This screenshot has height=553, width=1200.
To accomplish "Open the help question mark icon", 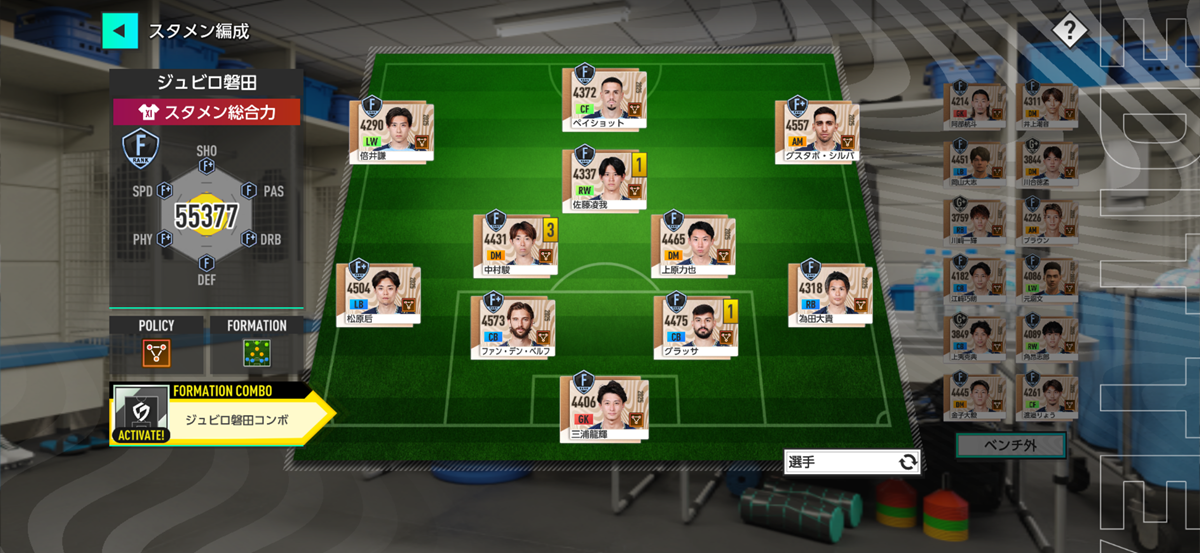I will coord(1069,31).
